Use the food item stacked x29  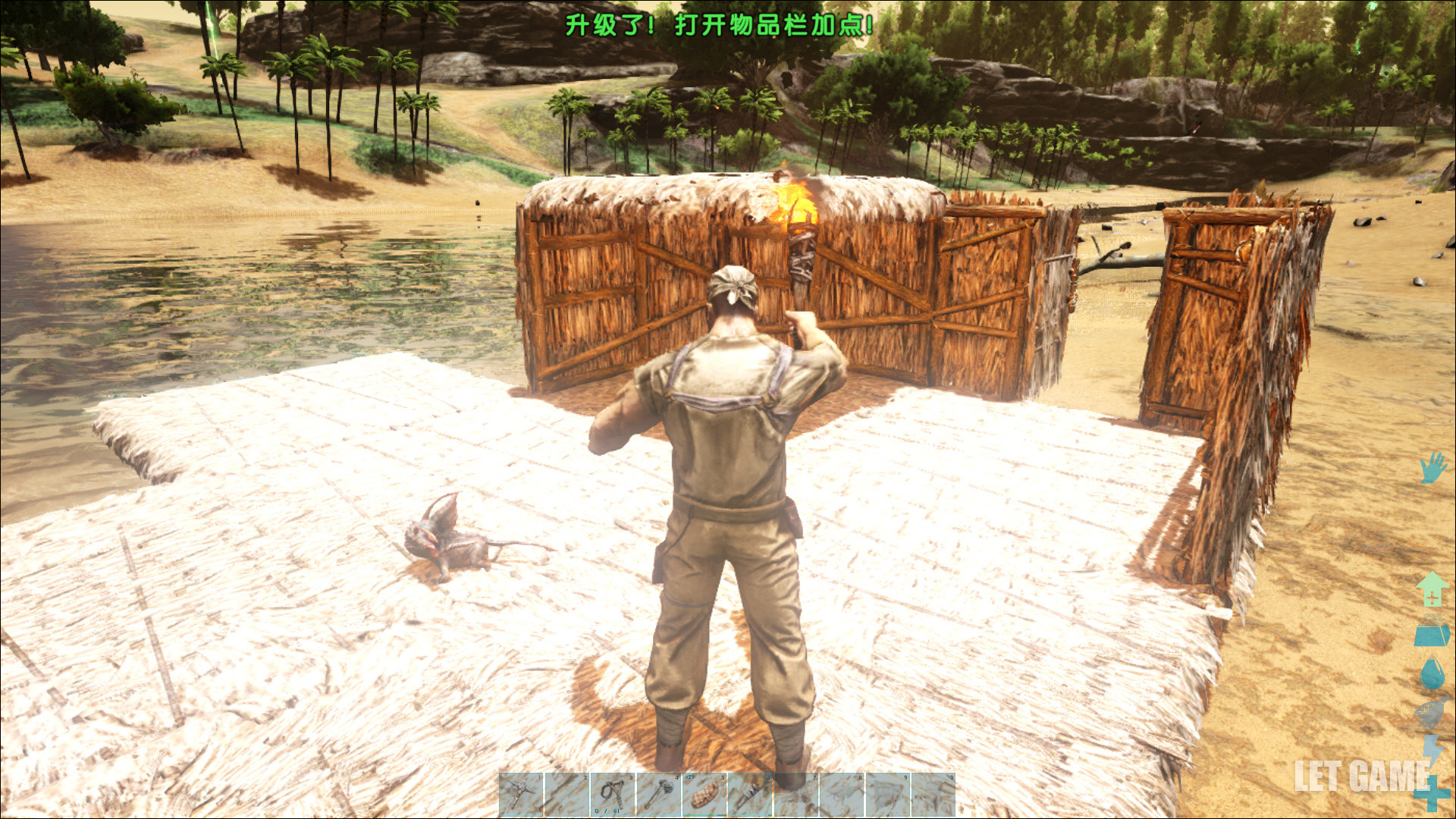click(704, 794)
